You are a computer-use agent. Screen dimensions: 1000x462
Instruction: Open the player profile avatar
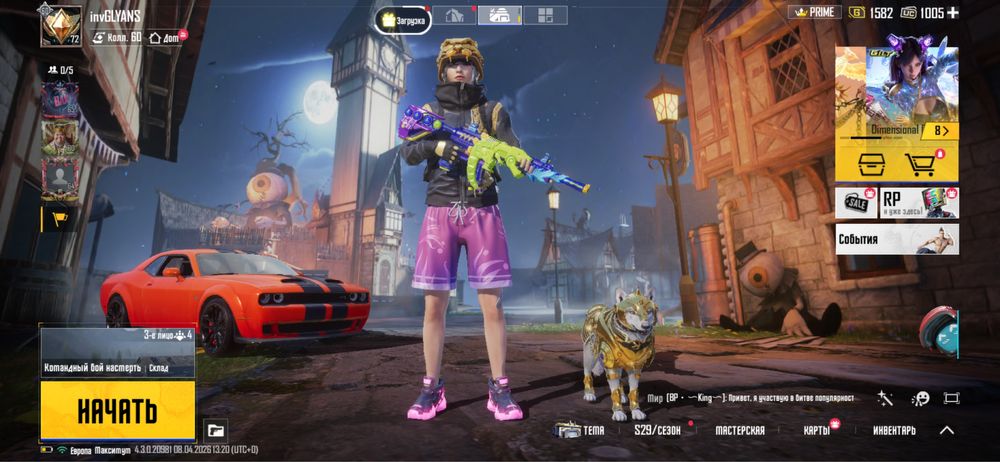pyautogui.click(x=60, y=26)
